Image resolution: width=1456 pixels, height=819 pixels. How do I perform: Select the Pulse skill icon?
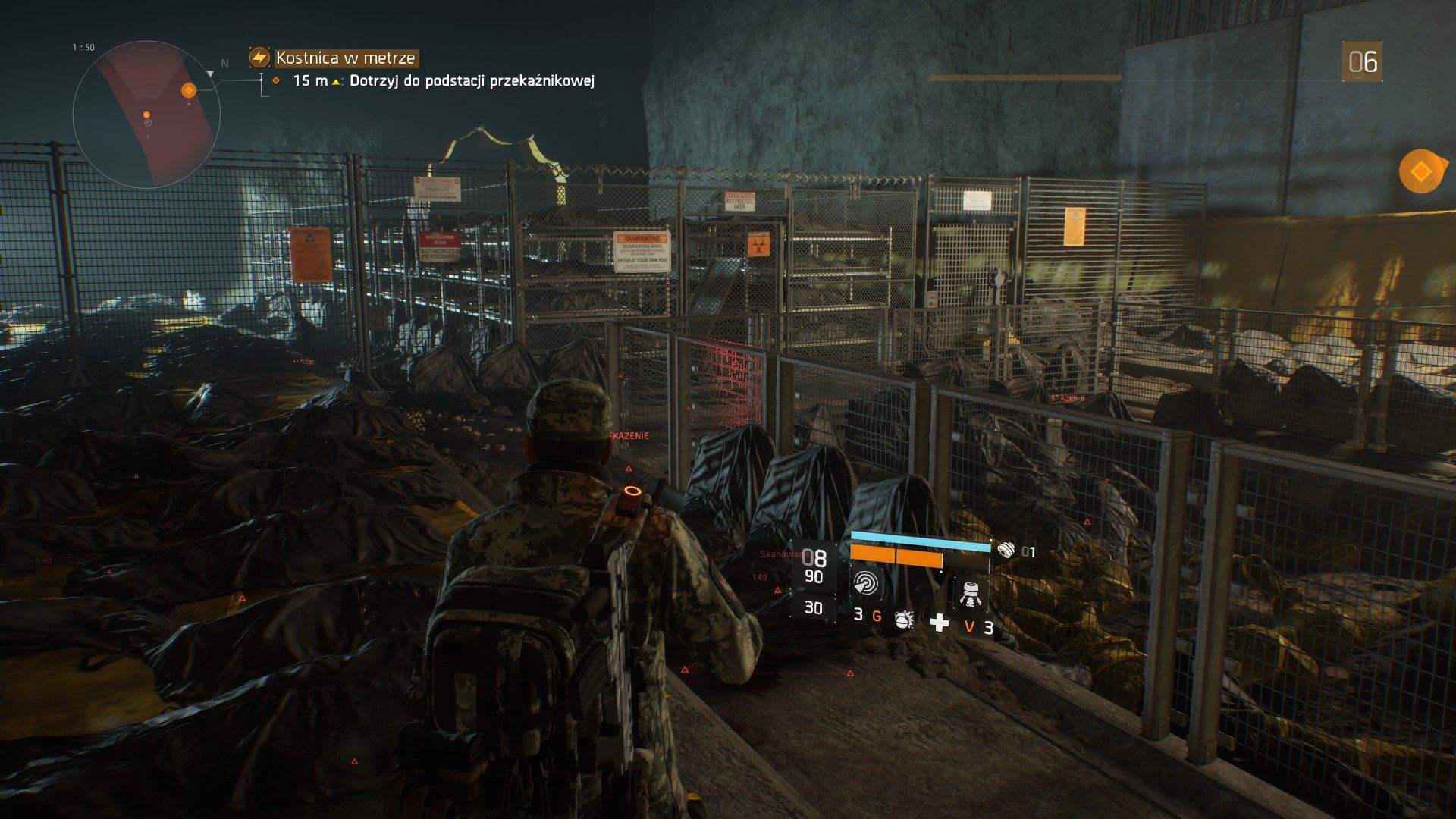click(866, 585)
